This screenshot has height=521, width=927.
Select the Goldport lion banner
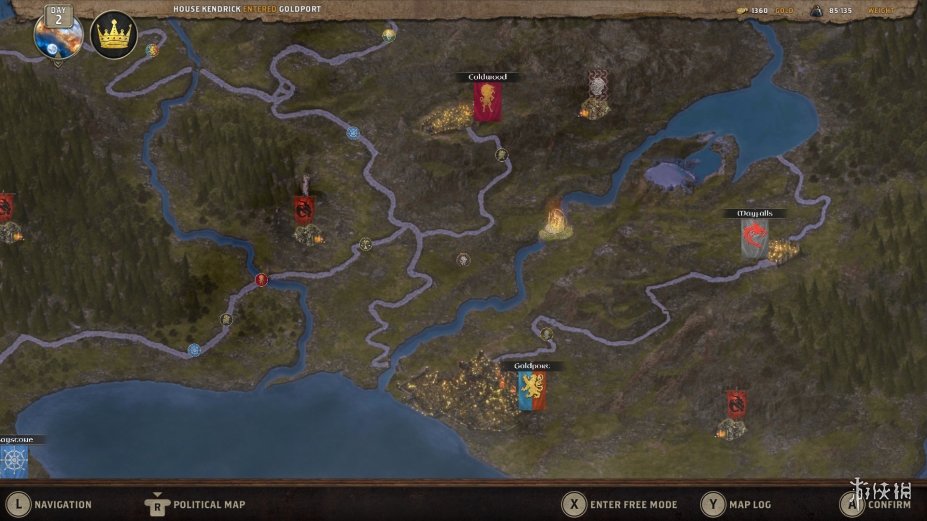click(x=531, y=390)
